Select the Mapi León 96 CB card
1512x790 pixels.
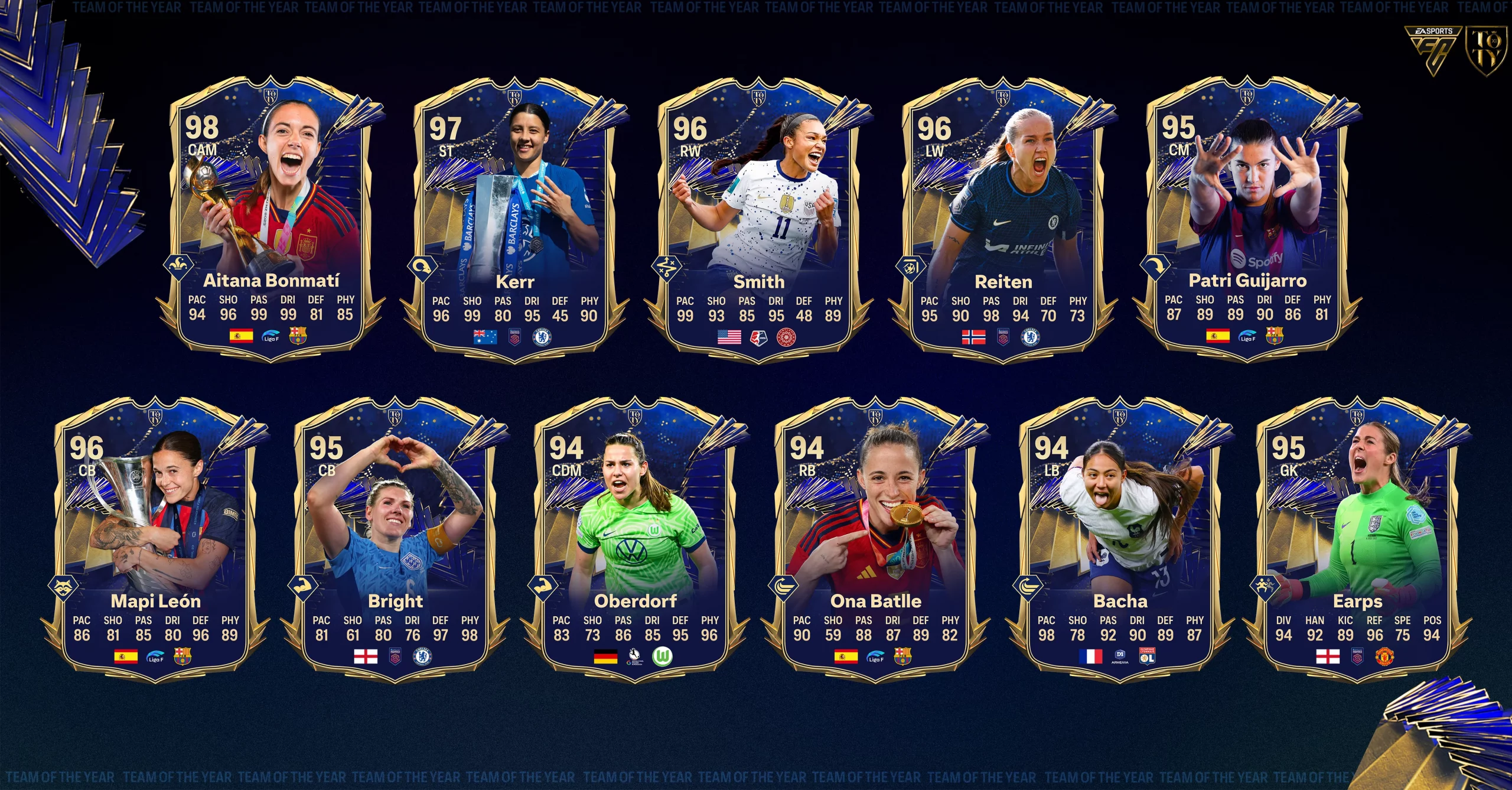click(156, 539)
